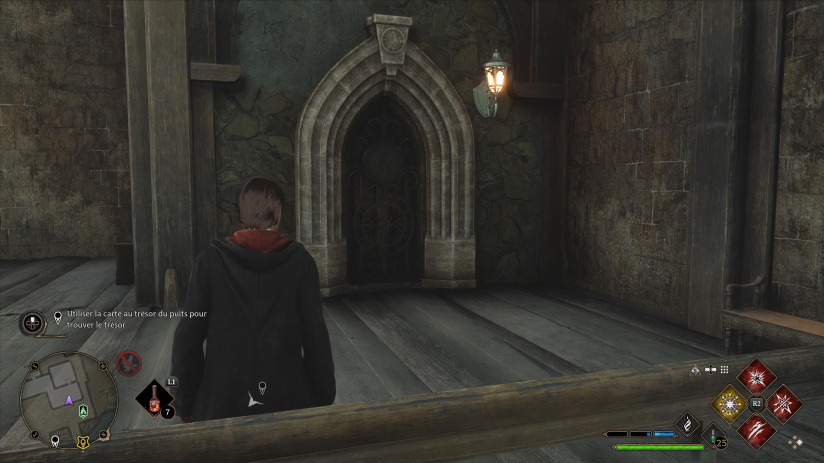This screenshot has height=463, width=824.
Task: Cast the yellow snowflake spell
Action: 731,403
